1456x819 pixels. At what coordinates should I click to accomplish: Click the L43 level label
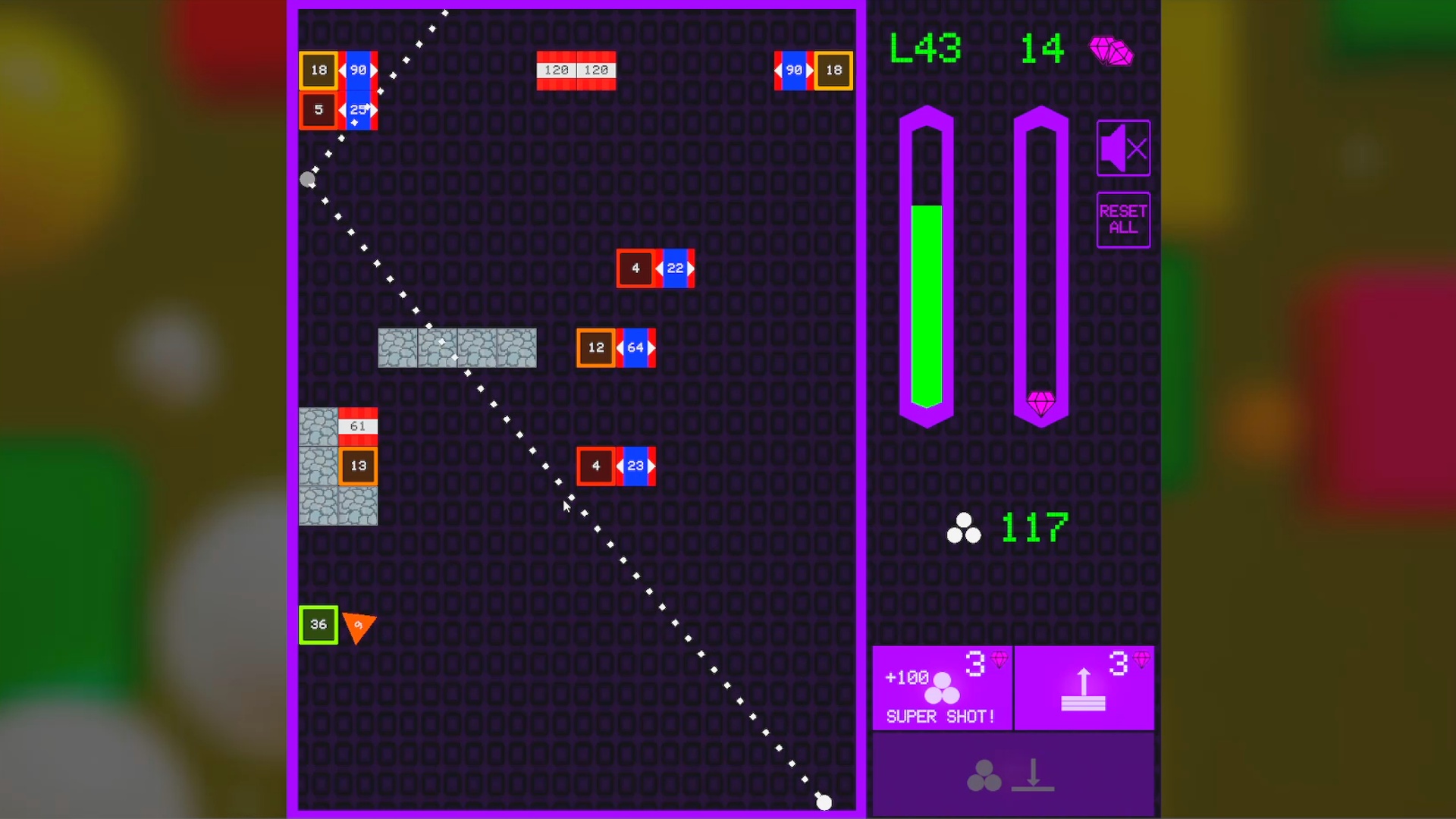tap(924, 49)
